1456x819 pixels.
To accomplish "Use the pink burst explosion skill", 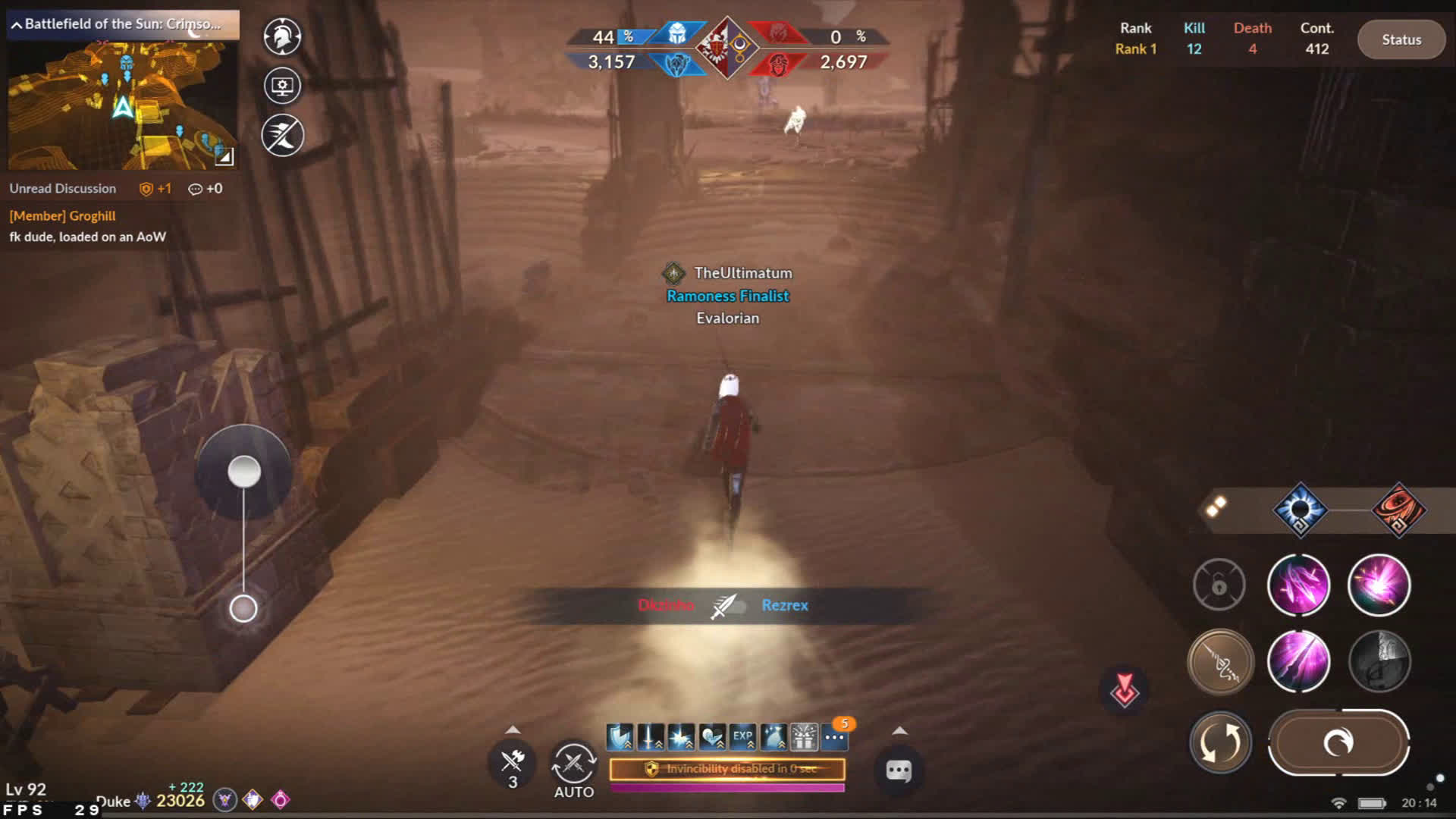I will [1379, 585].
